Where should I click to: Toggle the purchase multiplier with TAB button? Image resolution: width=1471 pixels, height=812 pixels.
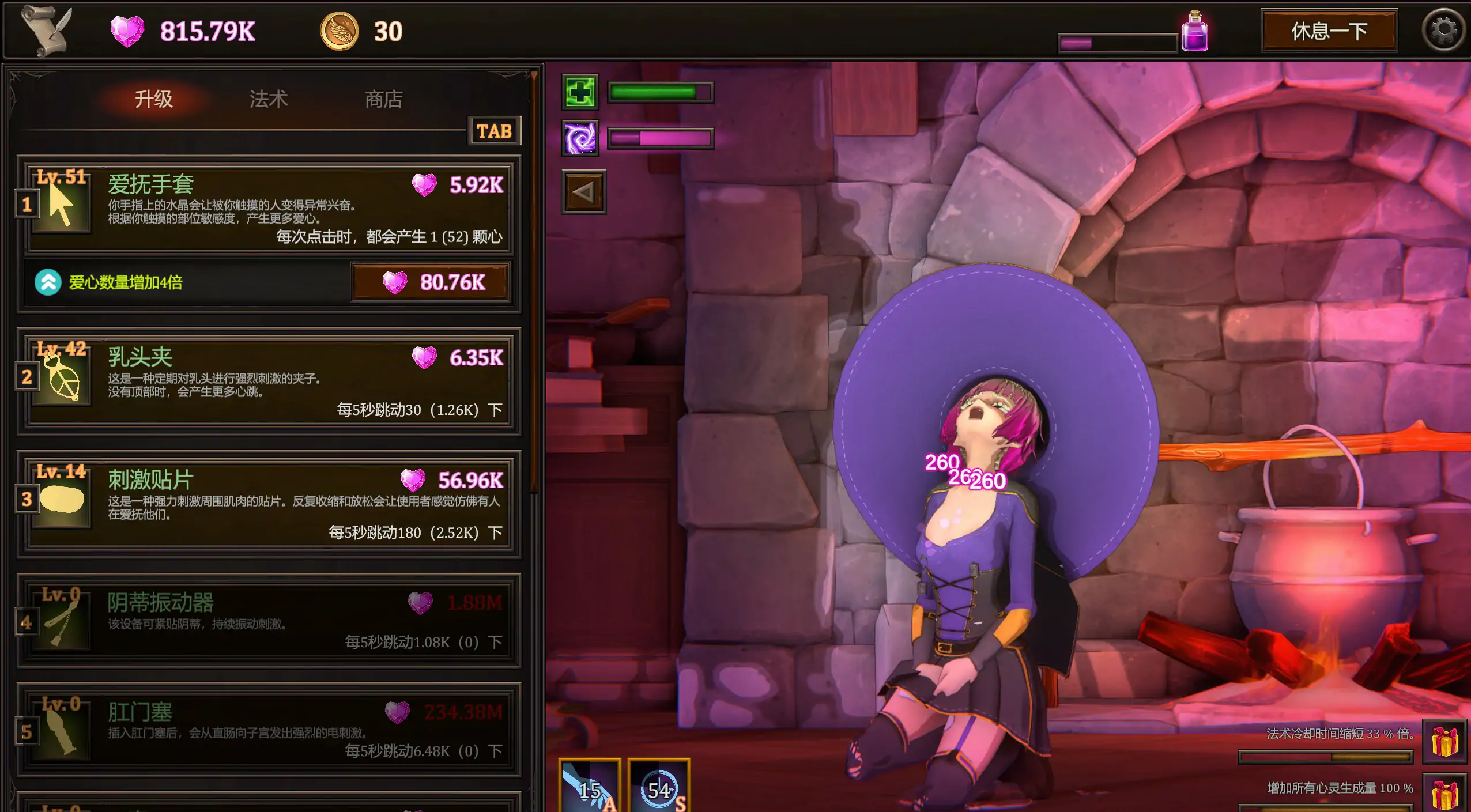494,131
